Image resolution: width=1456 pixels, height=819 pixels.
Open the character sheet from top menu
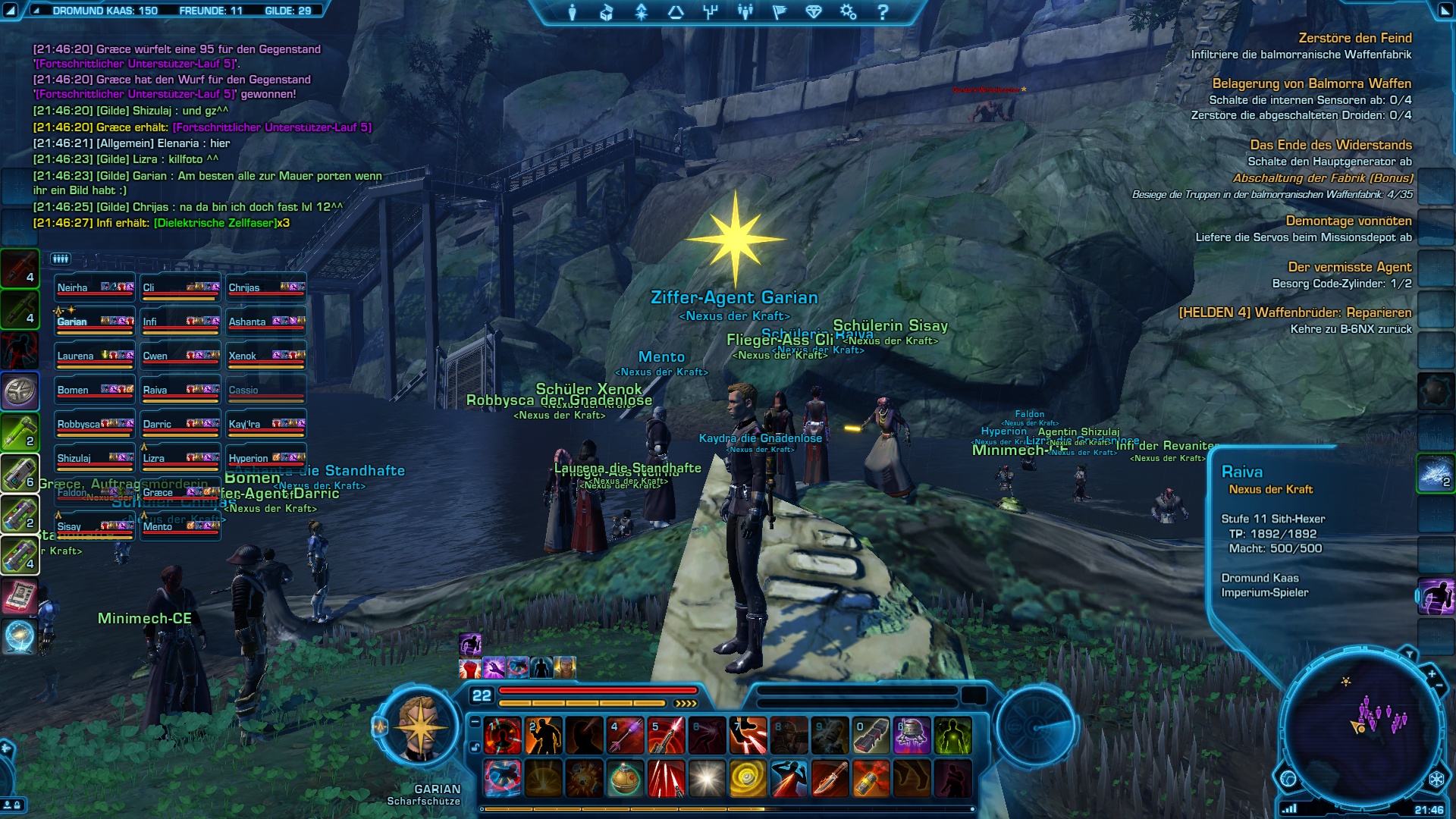point(573,12)
